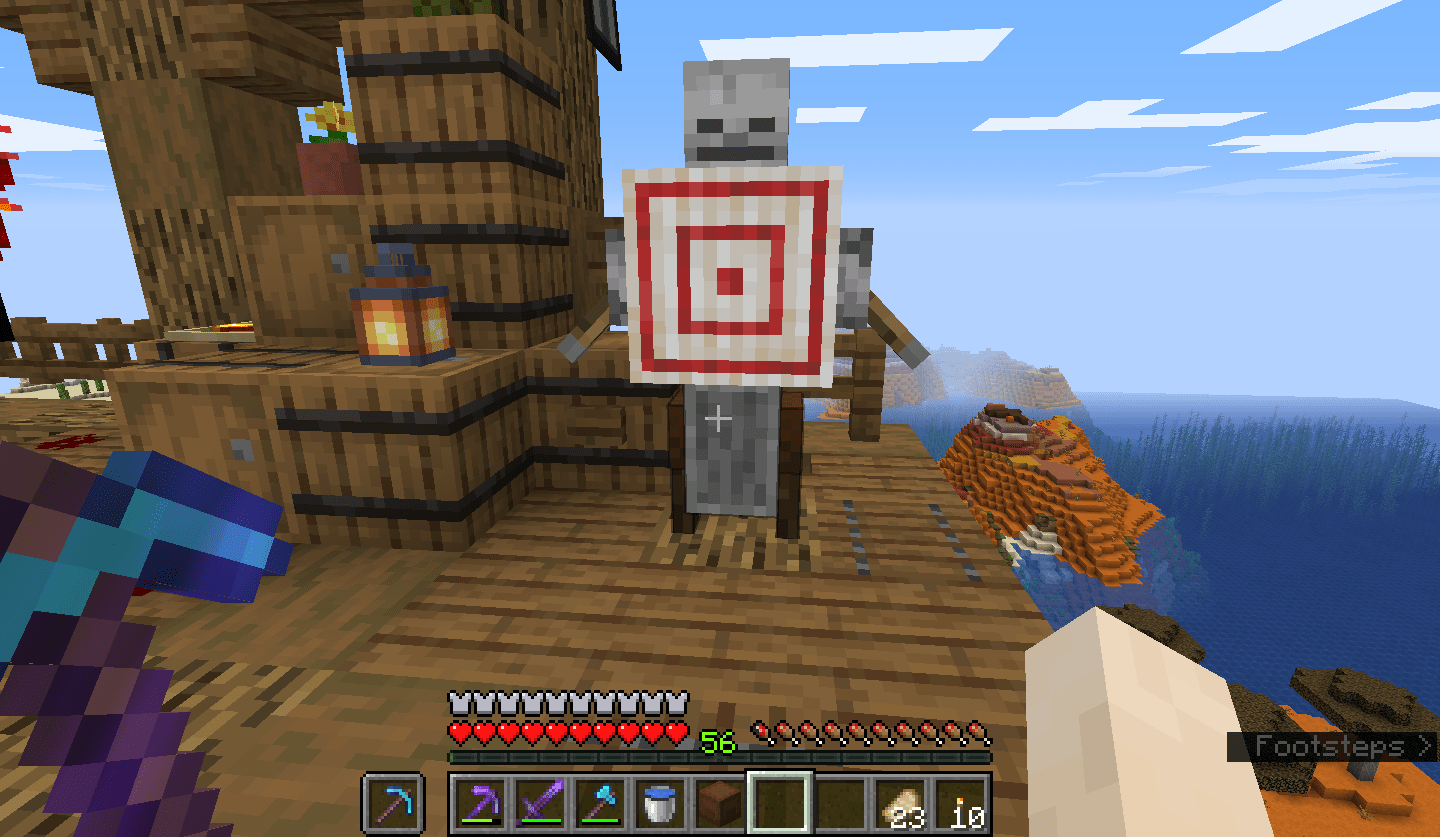Click the plain pickaxe in the leftmost slot
The height and width of the screenshot is (837, 1440).
click(393, 802)
